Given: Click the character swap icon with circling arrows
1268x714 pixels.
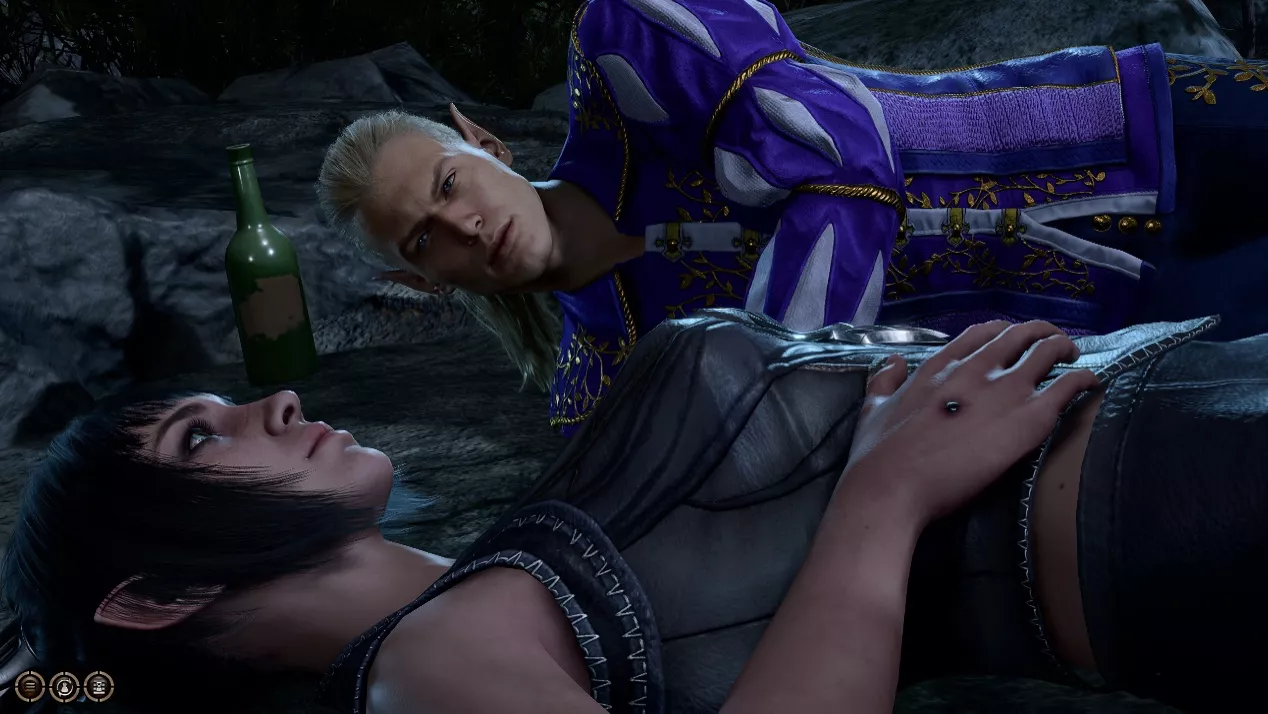Looking at the screenshot, I should (x=64, y=687).
